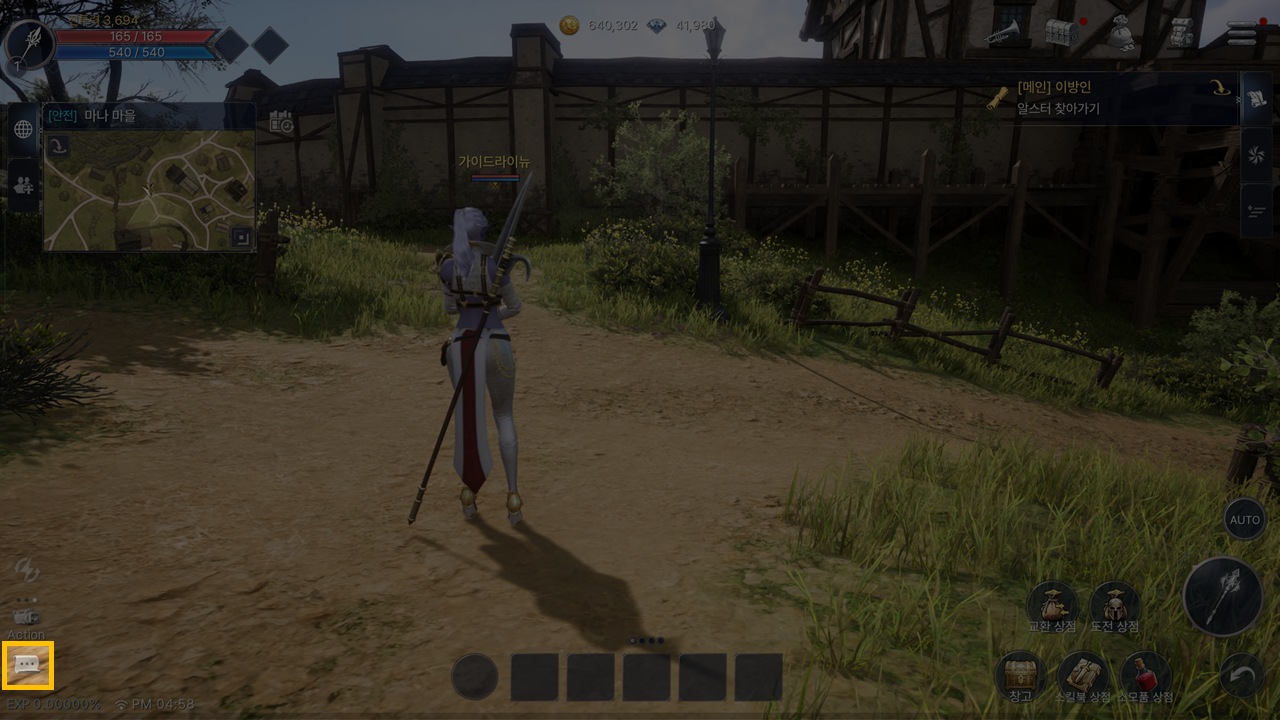Open the party member add button
The height and width of the screenshot is (720, 1280).
point(23,184)
